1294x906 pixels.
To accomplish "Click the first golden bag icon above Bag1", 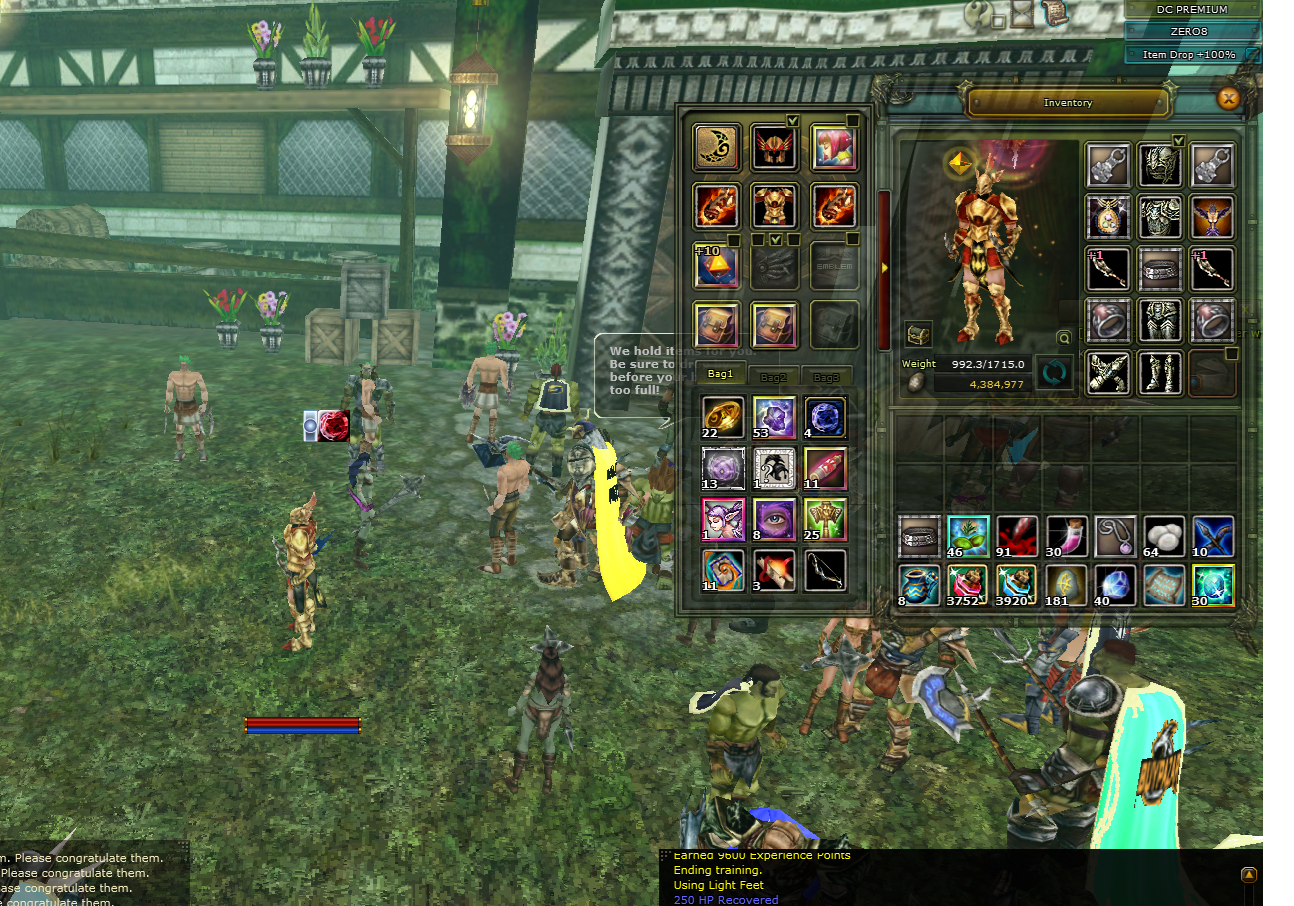I will click(716, 326).
